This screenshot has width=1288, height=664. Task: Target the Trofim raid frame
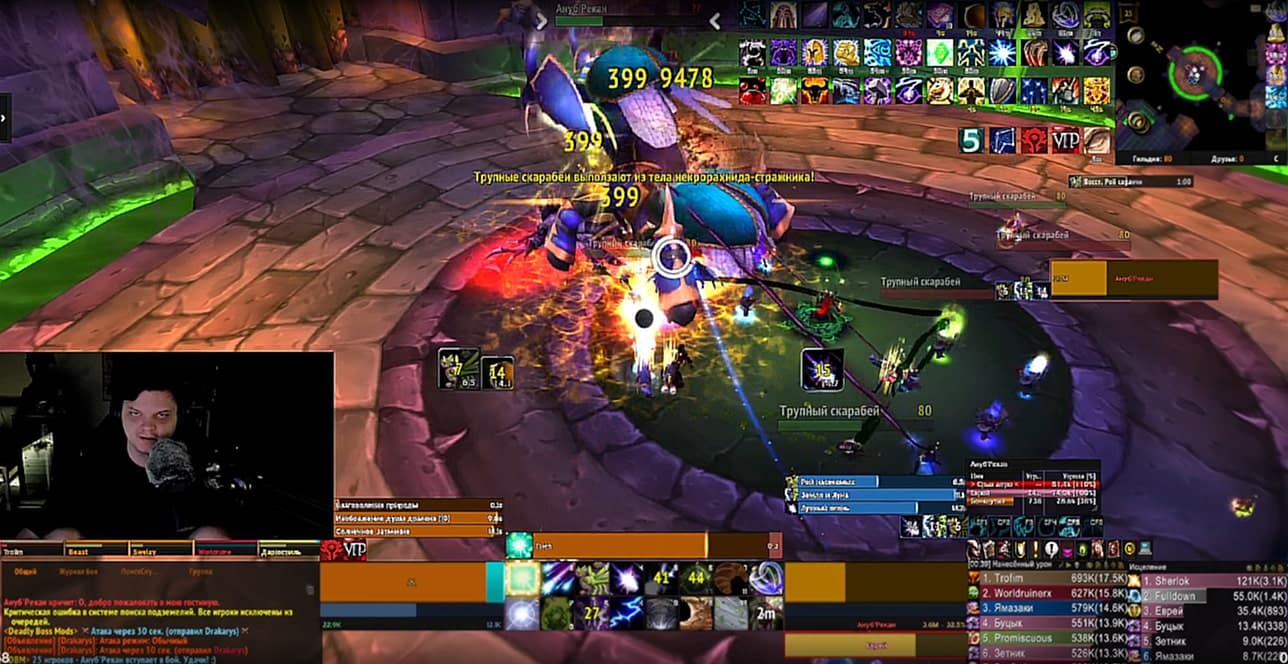tap(30, 550)
